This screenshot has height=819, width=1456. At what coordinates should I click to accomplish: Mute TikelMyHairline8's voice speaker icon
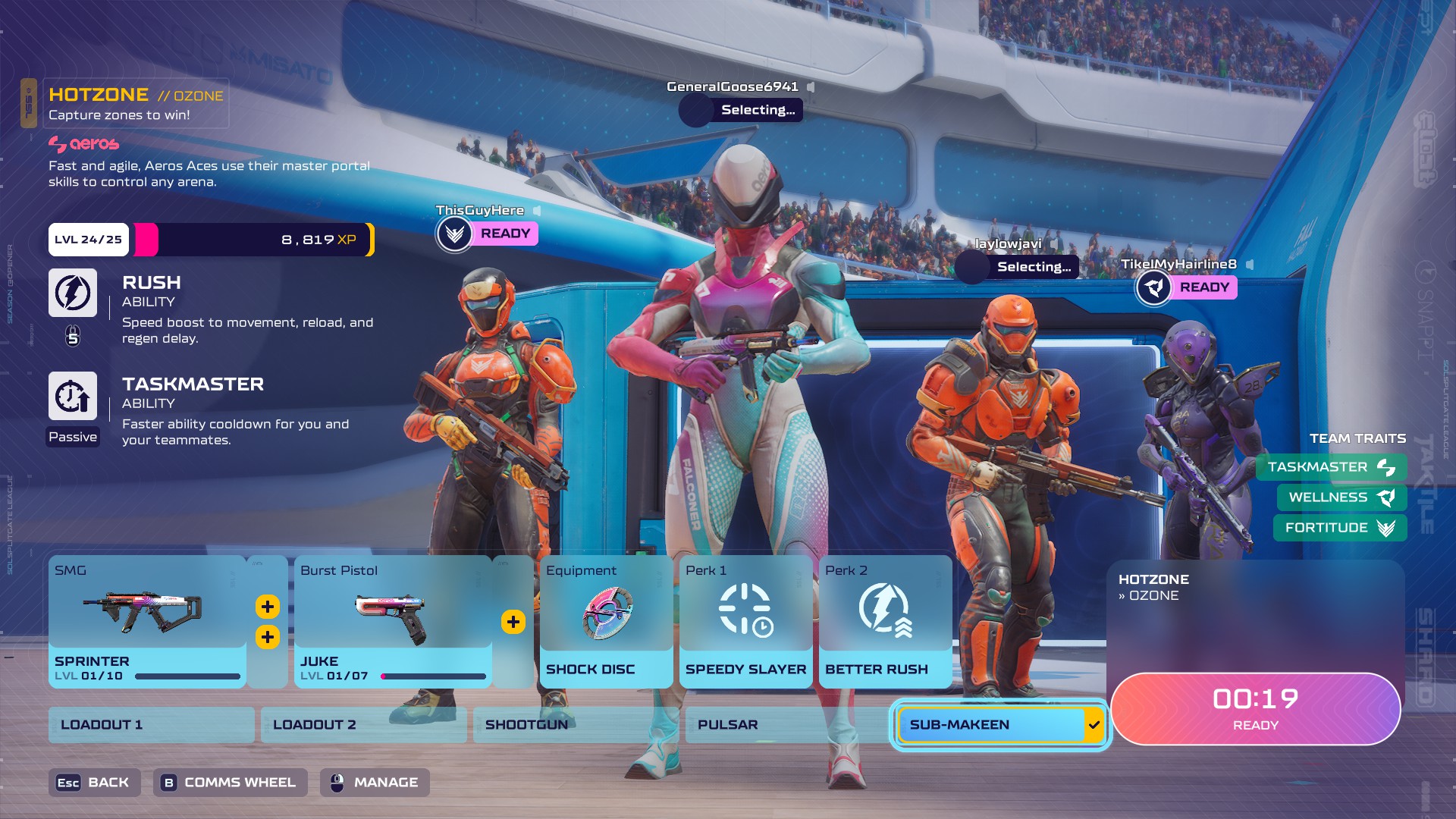point(1250,265)
